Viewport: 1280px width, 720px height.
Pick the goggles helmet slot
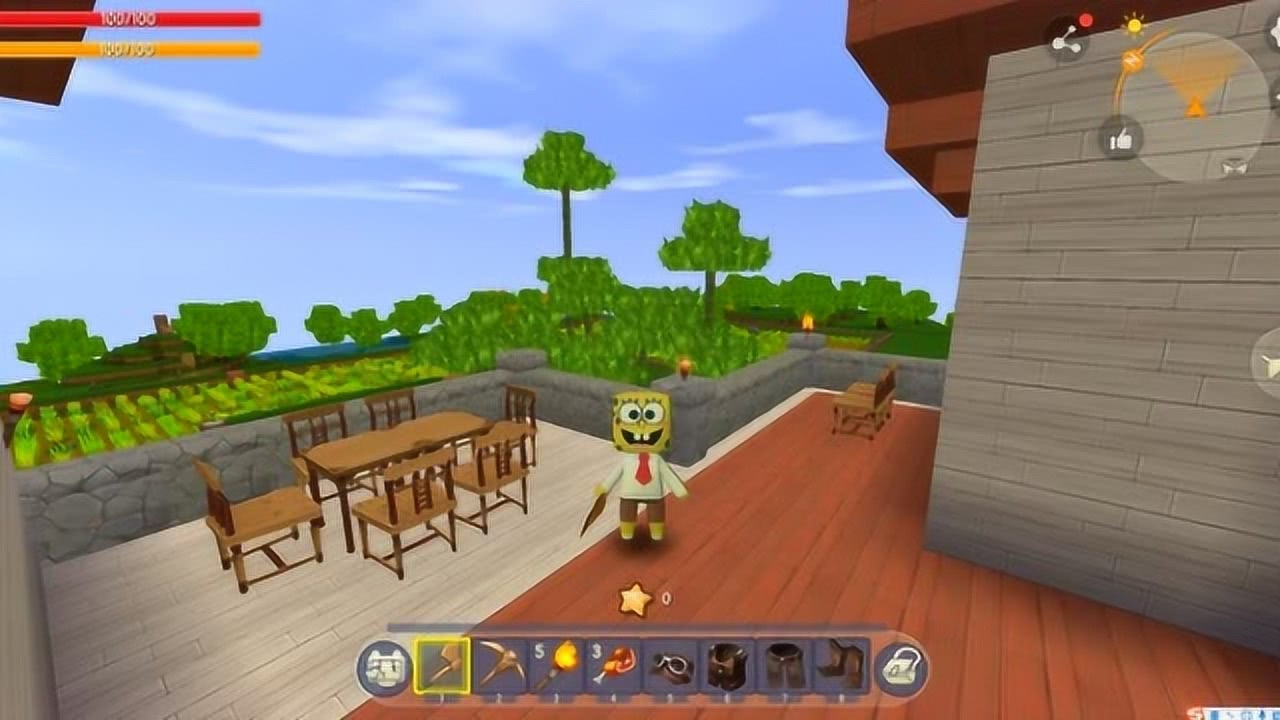click(x=671, y=665)
